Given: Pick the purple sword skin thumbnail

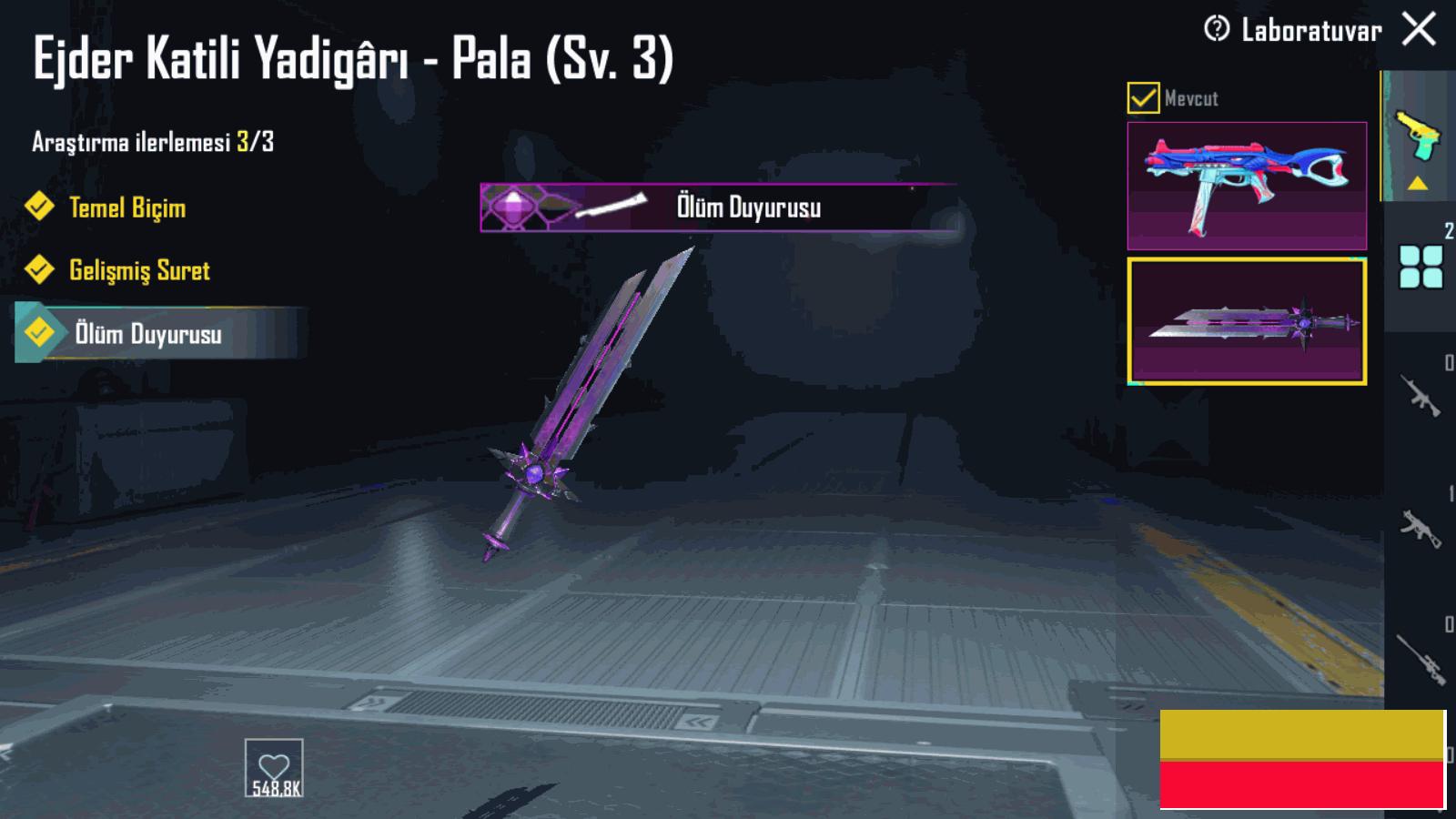Looking at the screenshot, I should (x=1247, y=321).
